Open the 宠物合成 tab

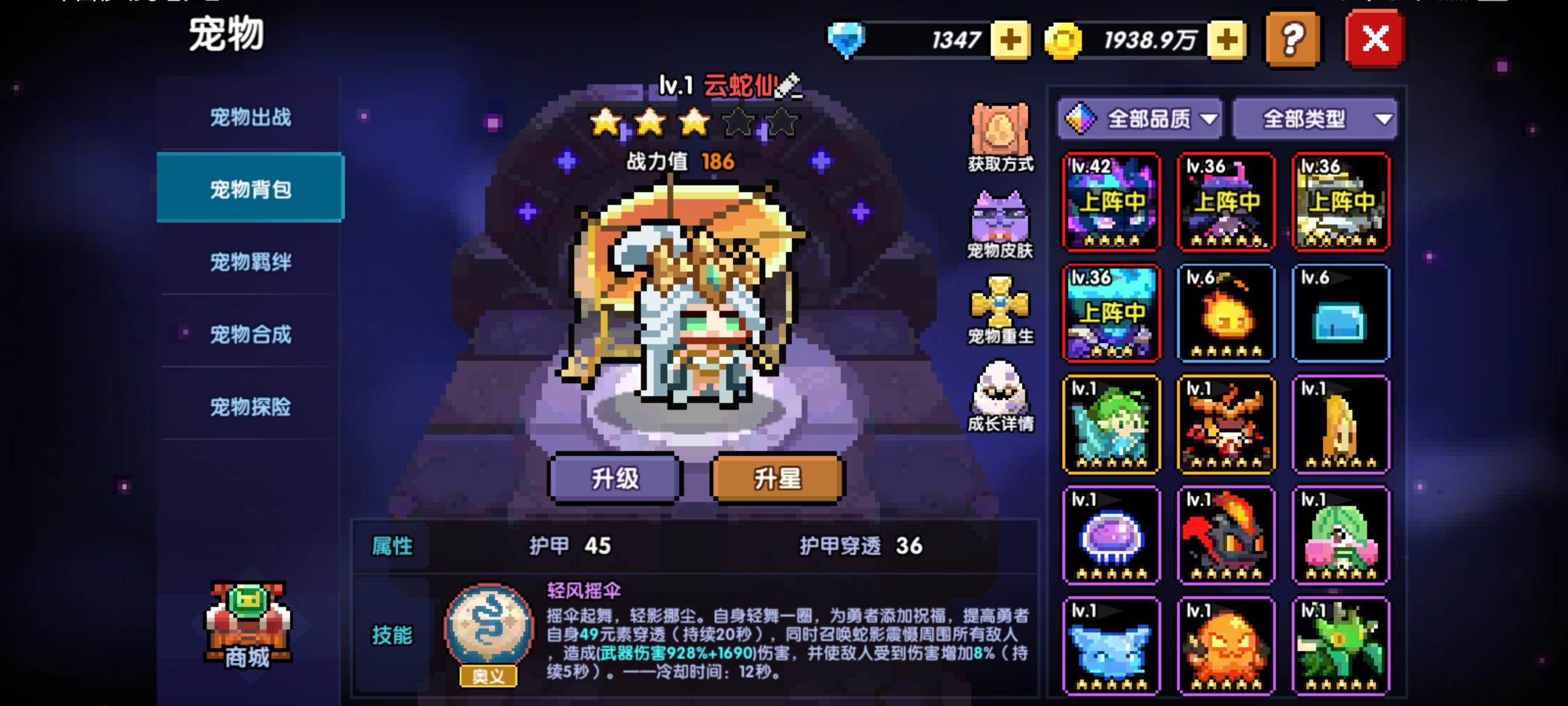pos(250,334)
